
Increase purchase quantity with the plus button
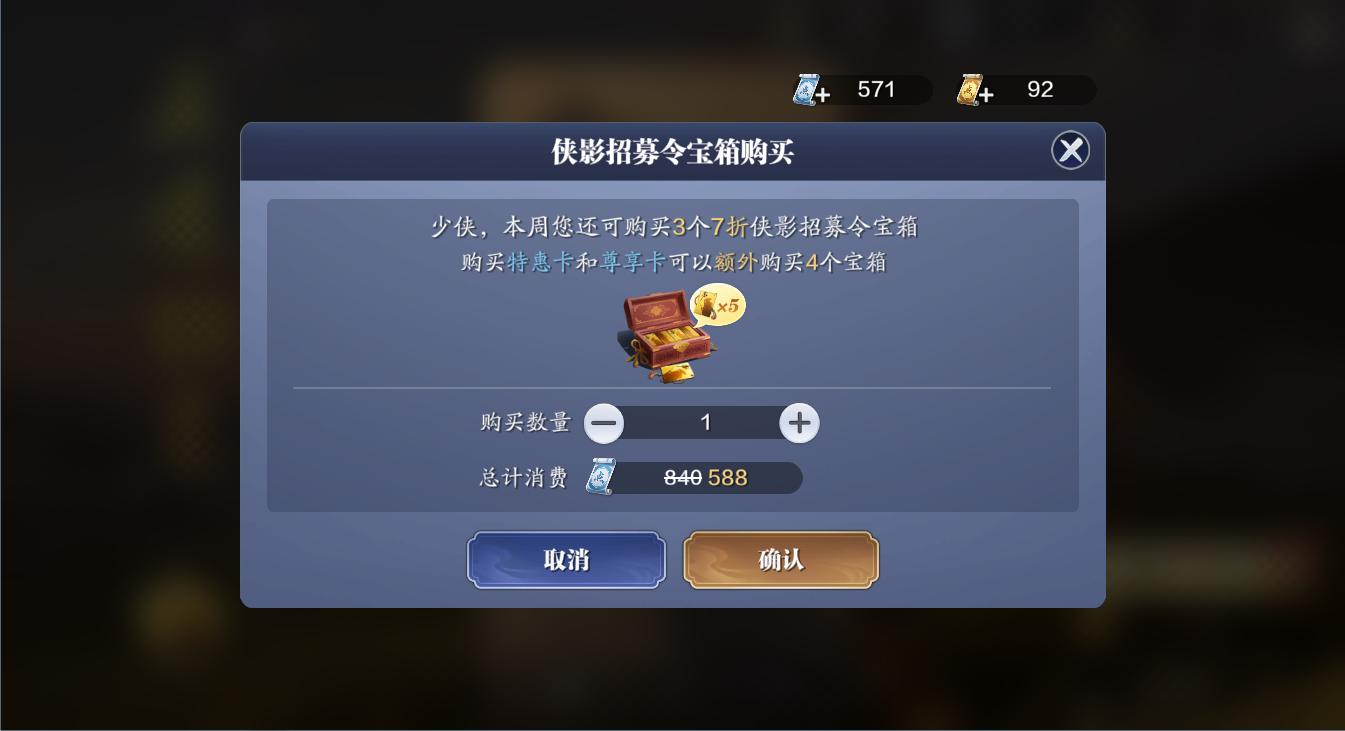[x=798, y=422]
